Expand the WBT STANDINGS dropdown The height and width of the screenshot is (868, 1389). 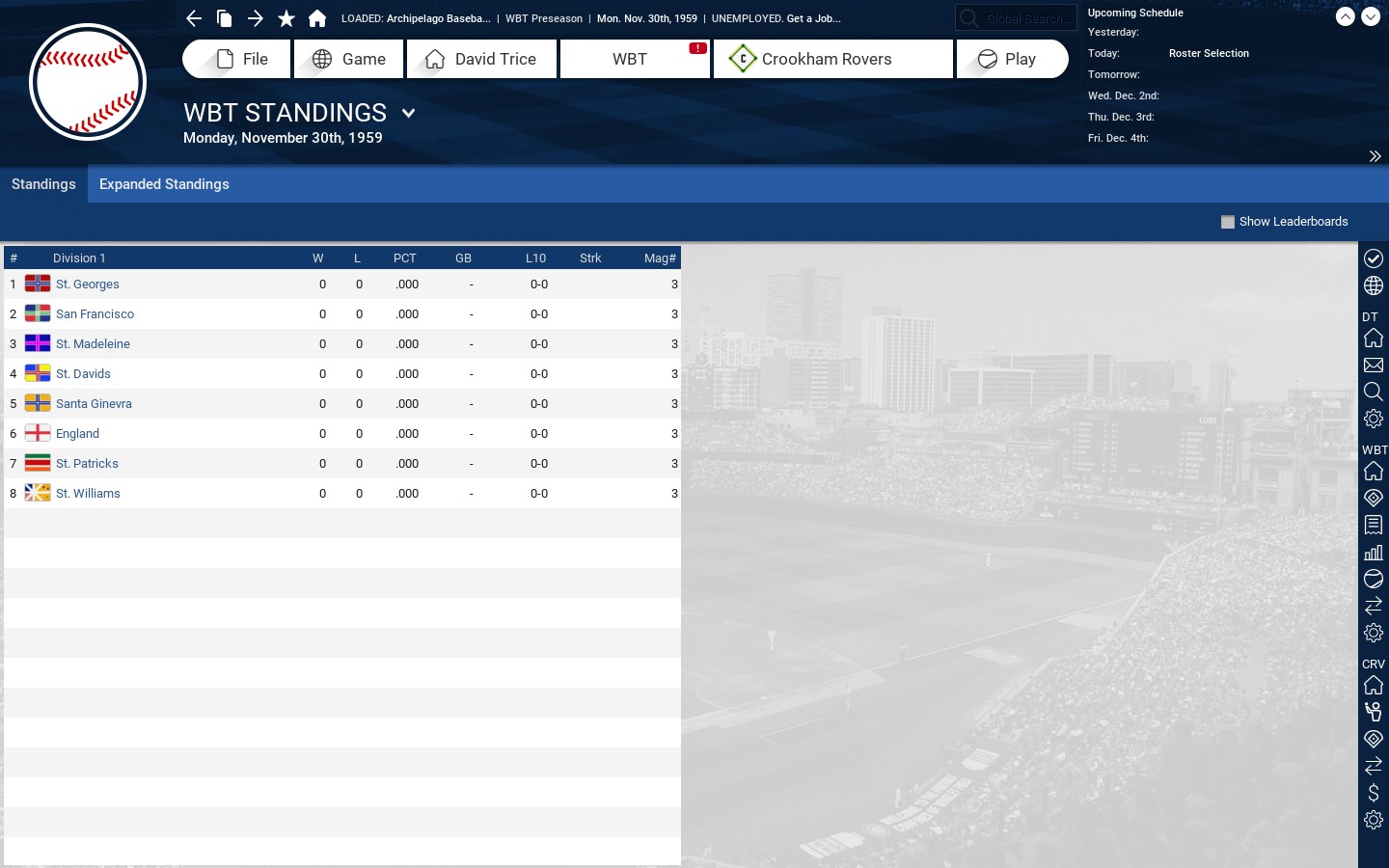pyautogui.click(x=408, y=113)
